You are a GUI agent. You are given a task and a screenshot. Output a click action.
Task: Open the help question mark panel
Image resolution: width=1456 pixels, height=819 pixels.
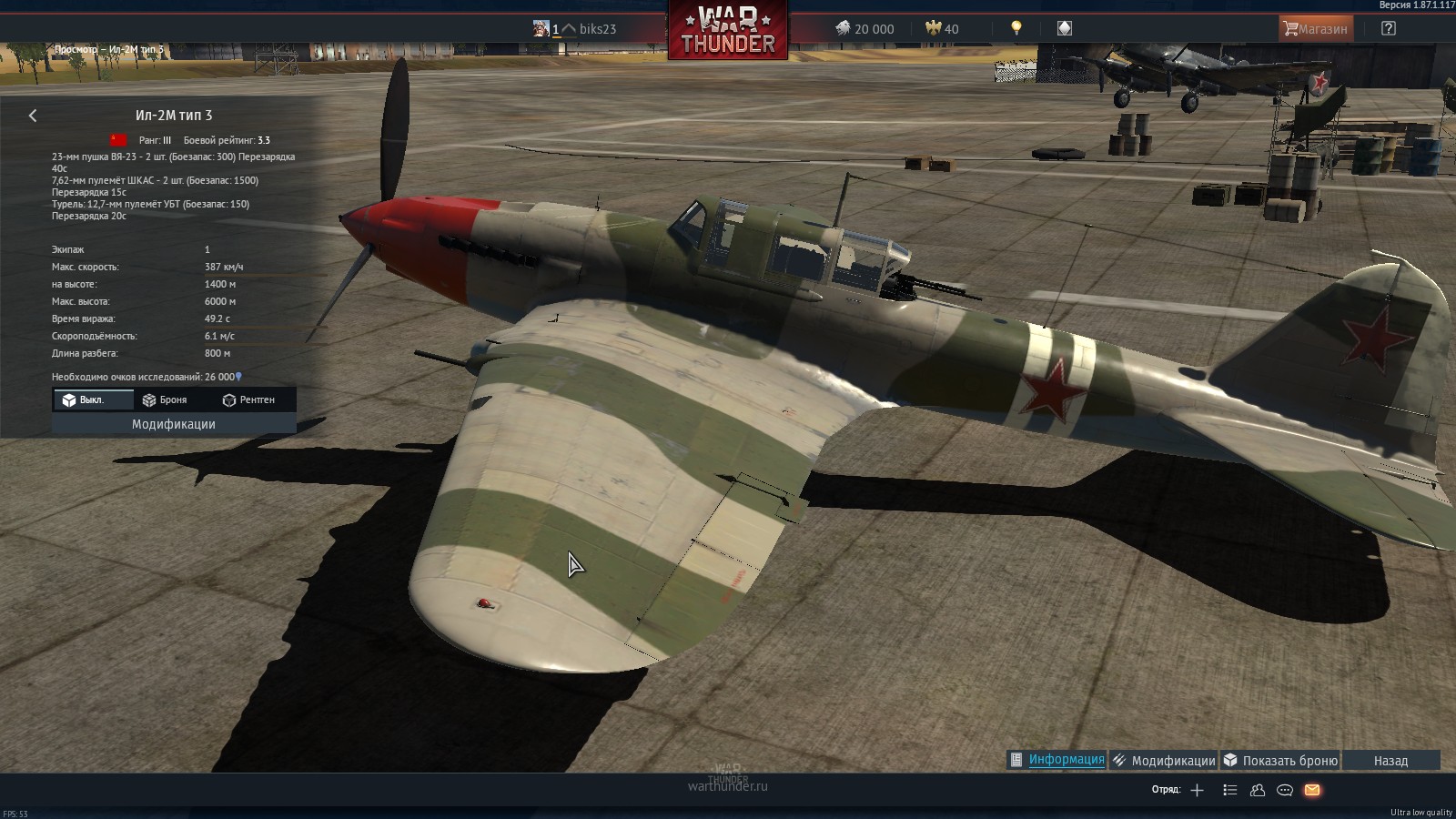point(1387,28)
